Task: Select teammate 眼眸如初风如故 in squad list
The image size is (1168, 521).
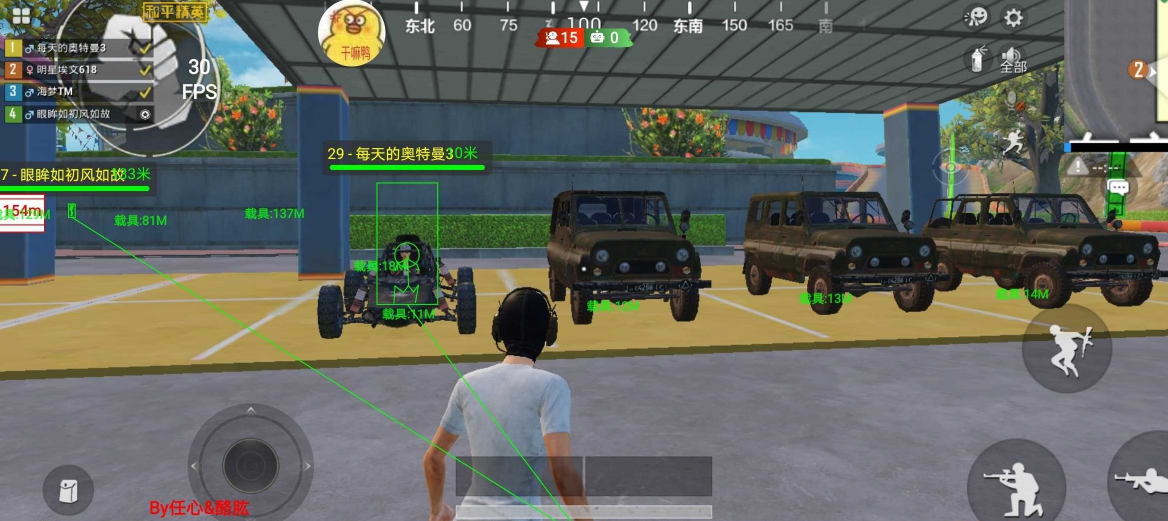Action: [78, 114]
